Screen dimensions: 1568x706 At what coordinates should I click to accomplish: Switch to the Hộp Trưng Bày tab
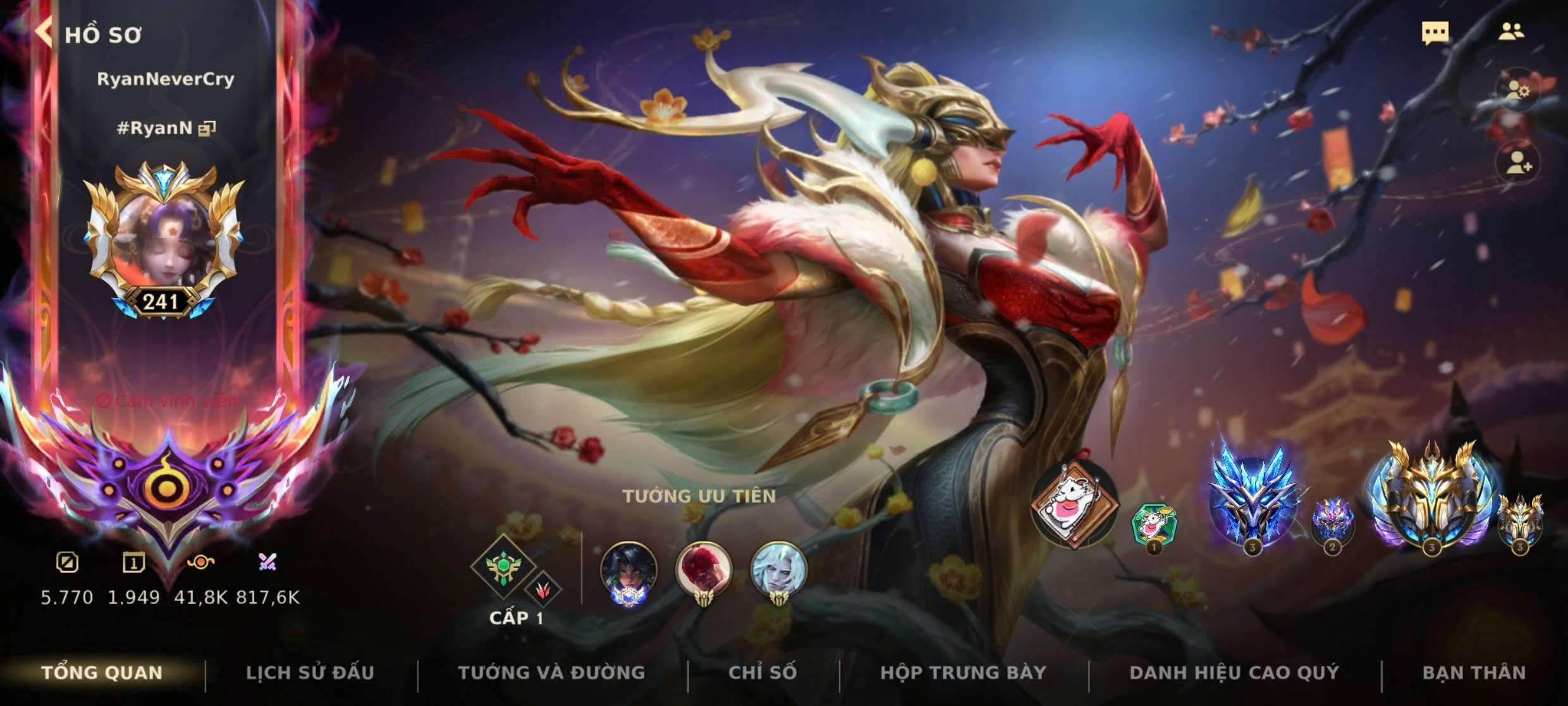coord(963,672)
